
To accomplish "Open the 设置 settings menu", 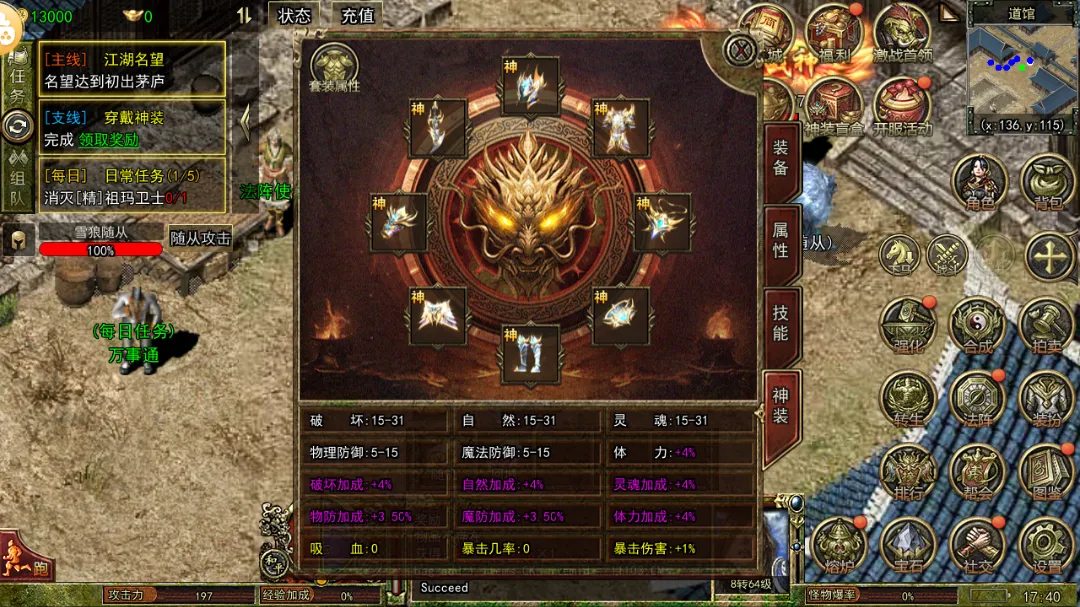I will coord(1046,545).
